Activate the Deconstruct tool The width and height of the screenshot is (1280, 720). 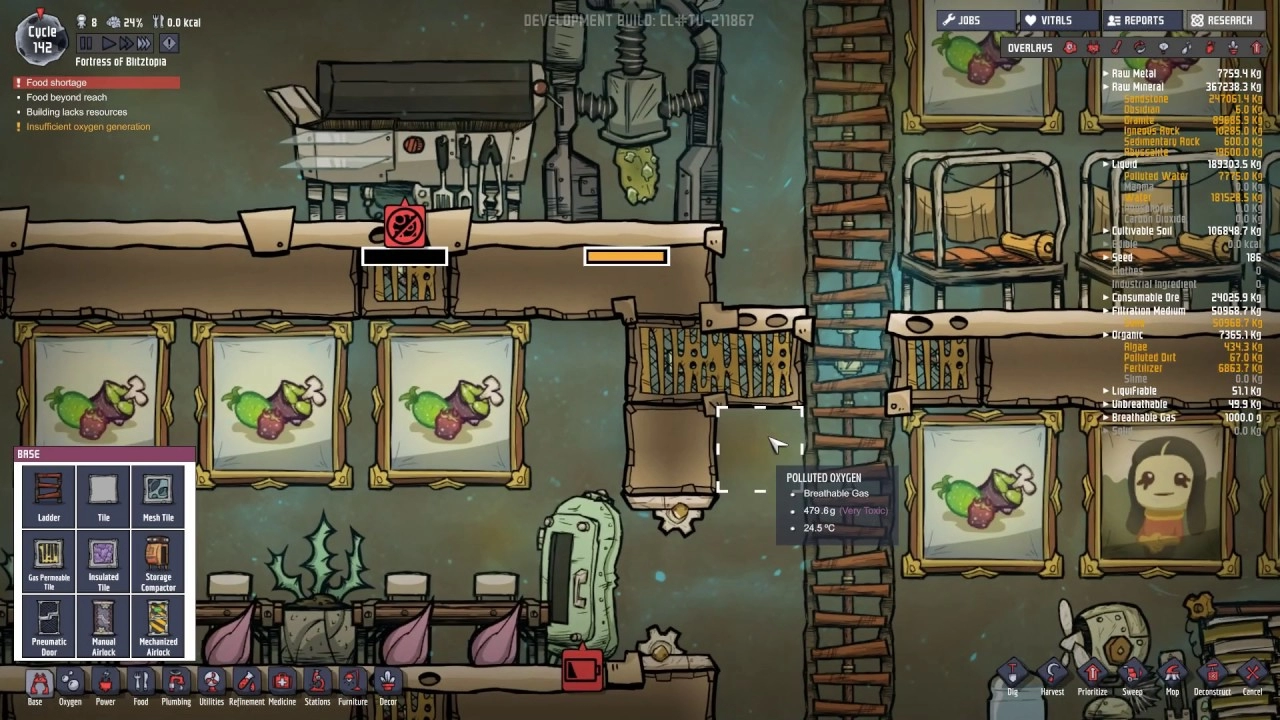coord(1212,677)
